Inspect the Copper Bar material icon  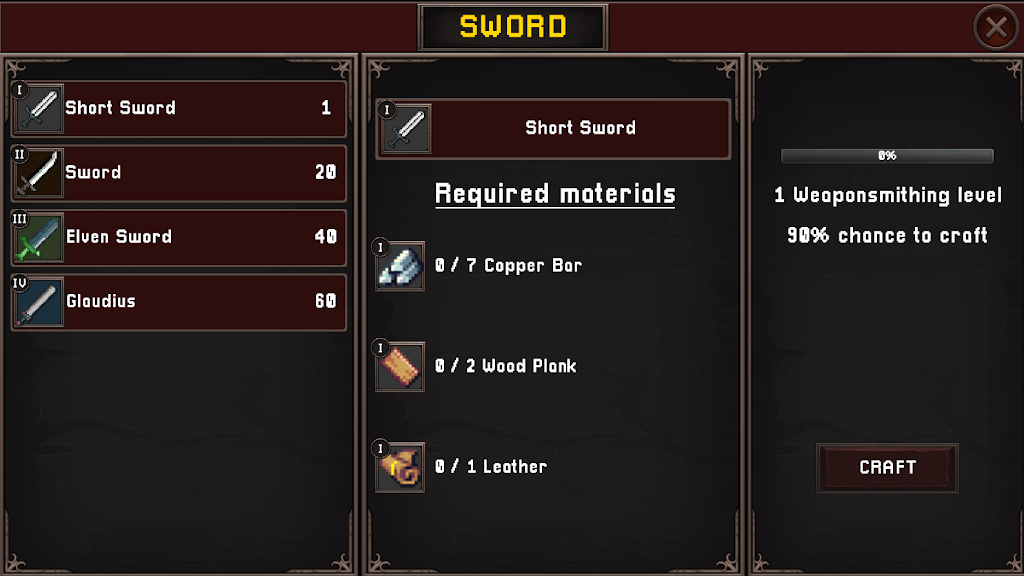[400, 266]
